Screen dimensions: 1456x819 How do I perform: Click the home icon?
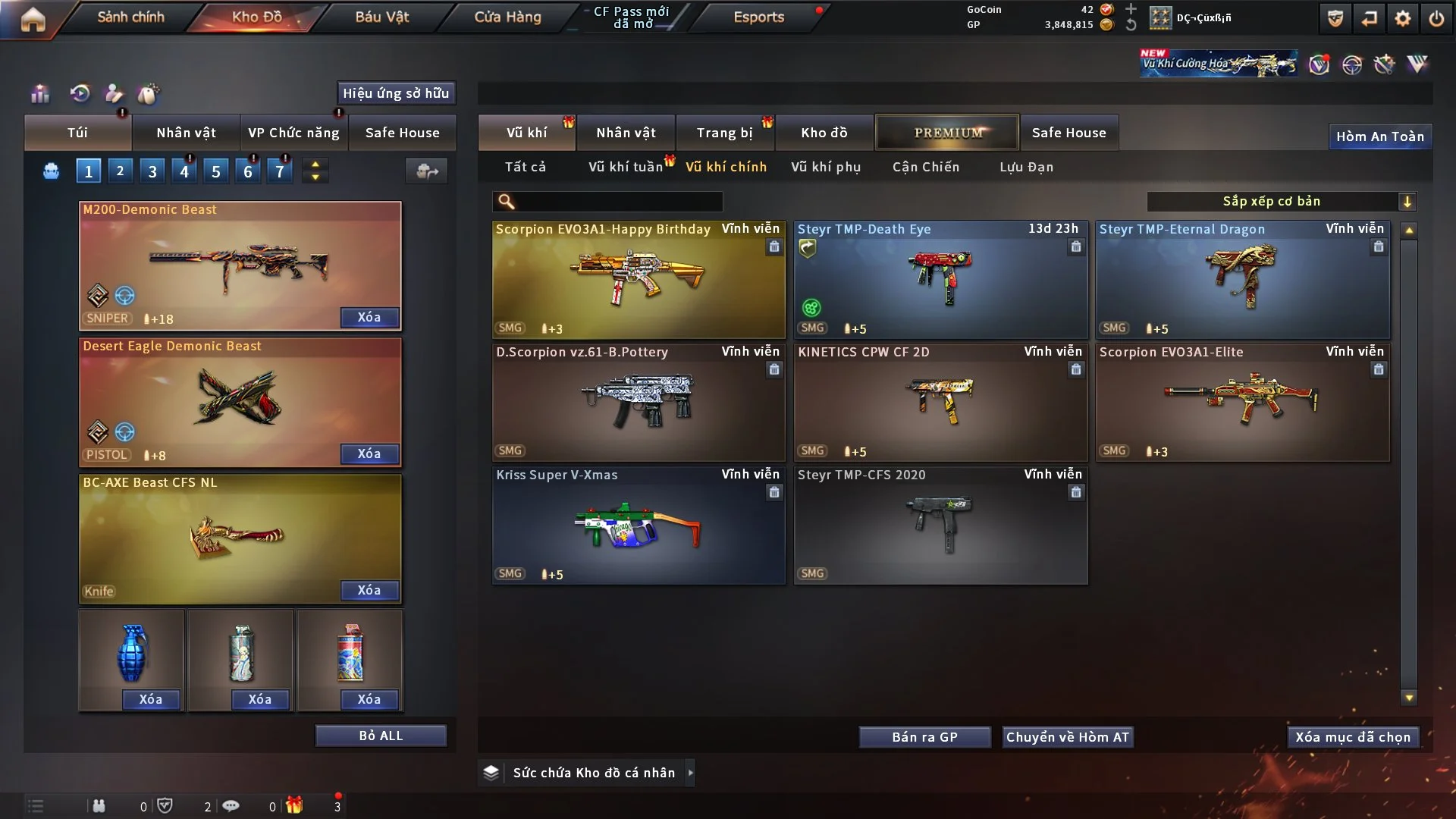coord(33,19)
